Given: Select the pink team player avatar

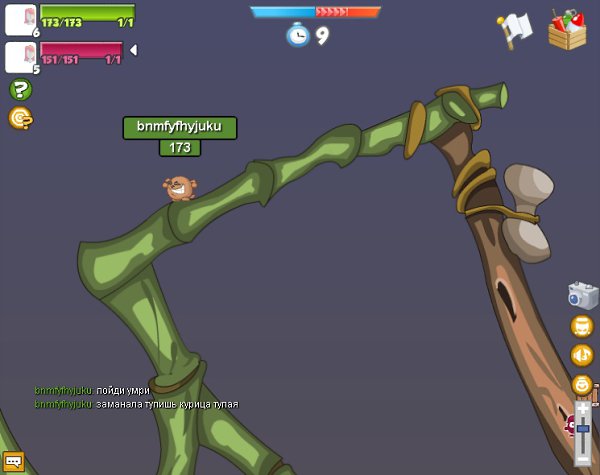Looking at the screenshot, I should click(20, 56).
